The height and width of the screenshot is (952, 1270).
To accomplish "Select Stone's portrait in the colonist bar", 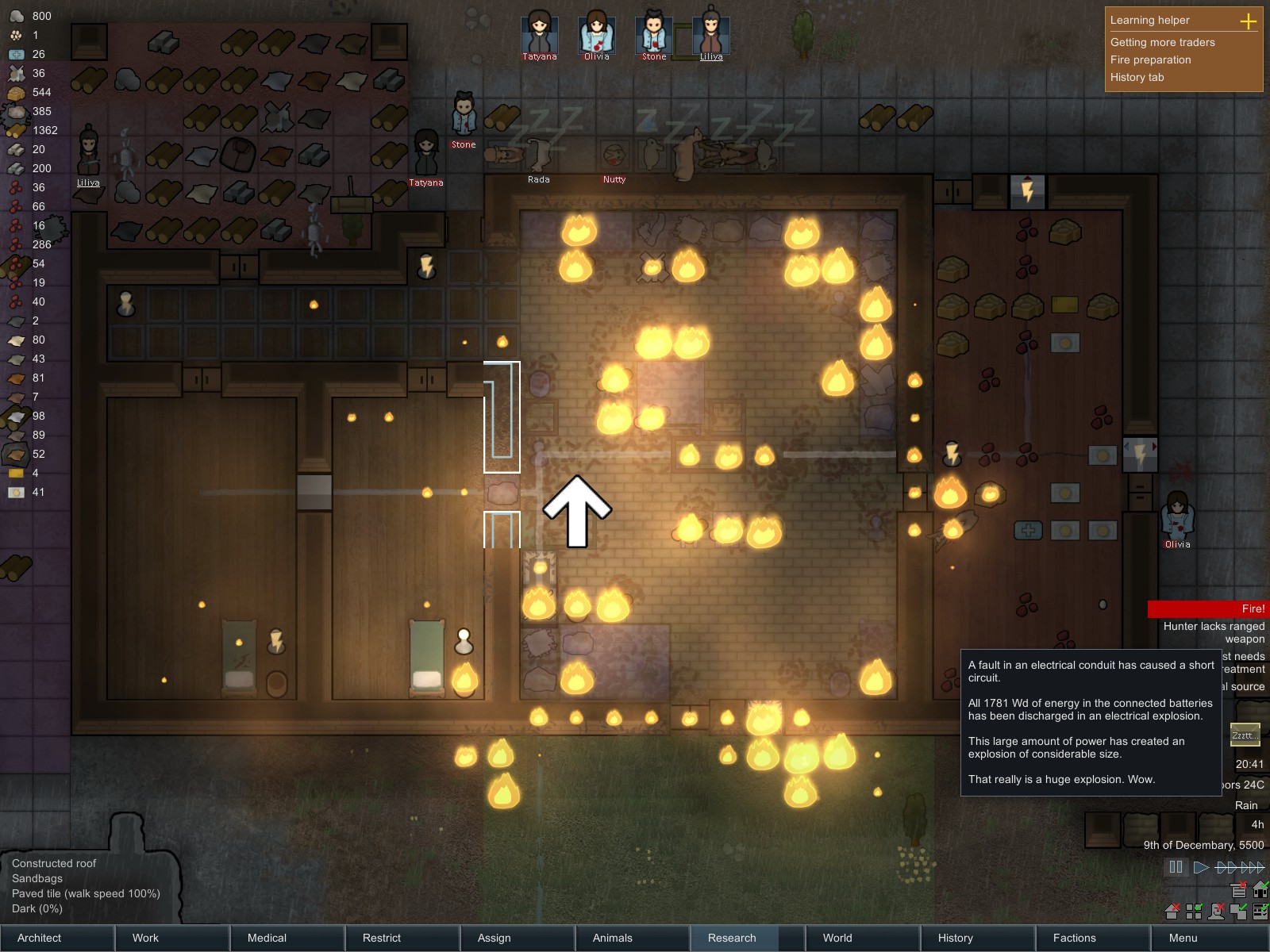I will (x=654, y=33).
